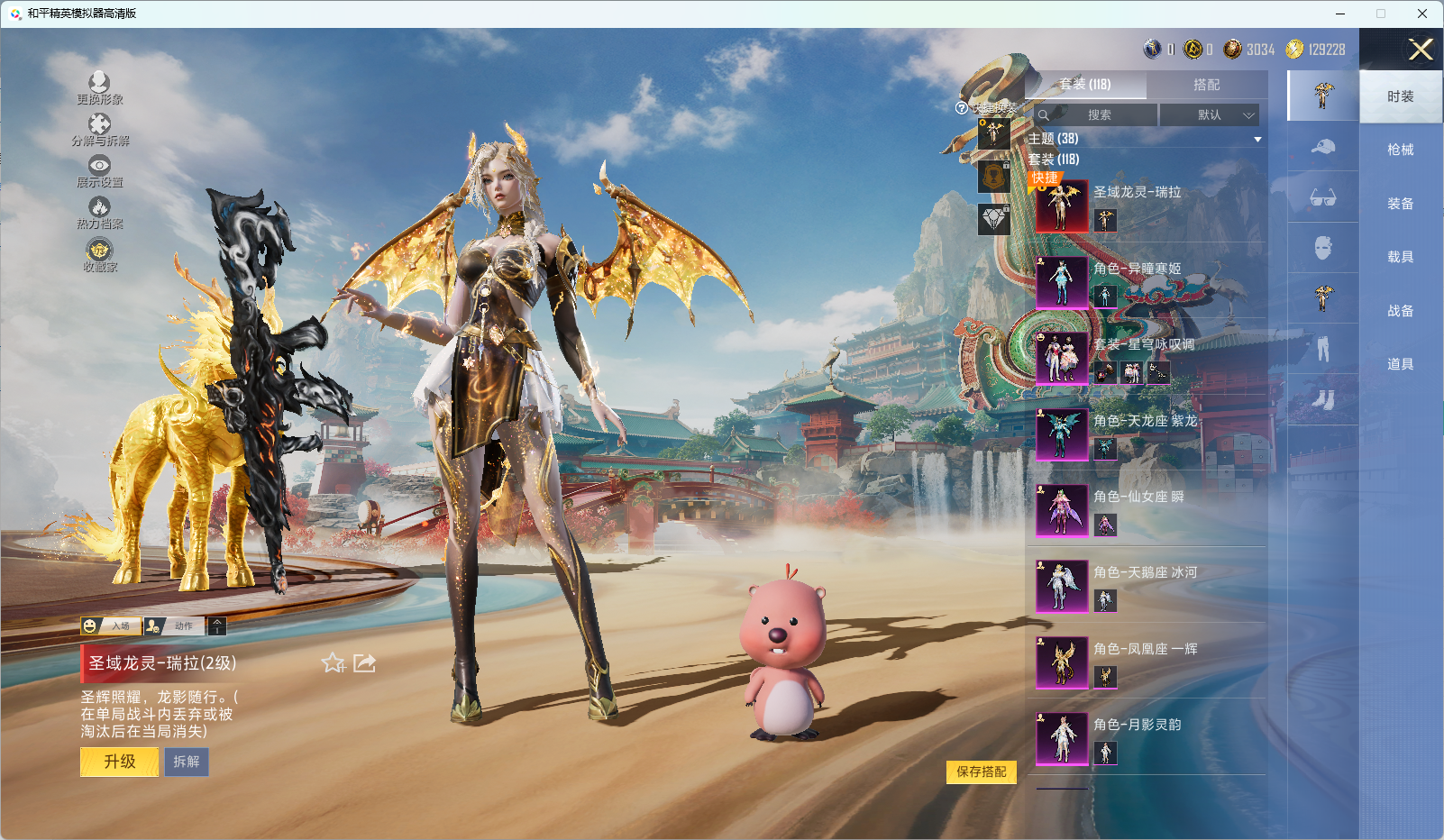Open the 默认 sort dropdown

(1209, 114)
